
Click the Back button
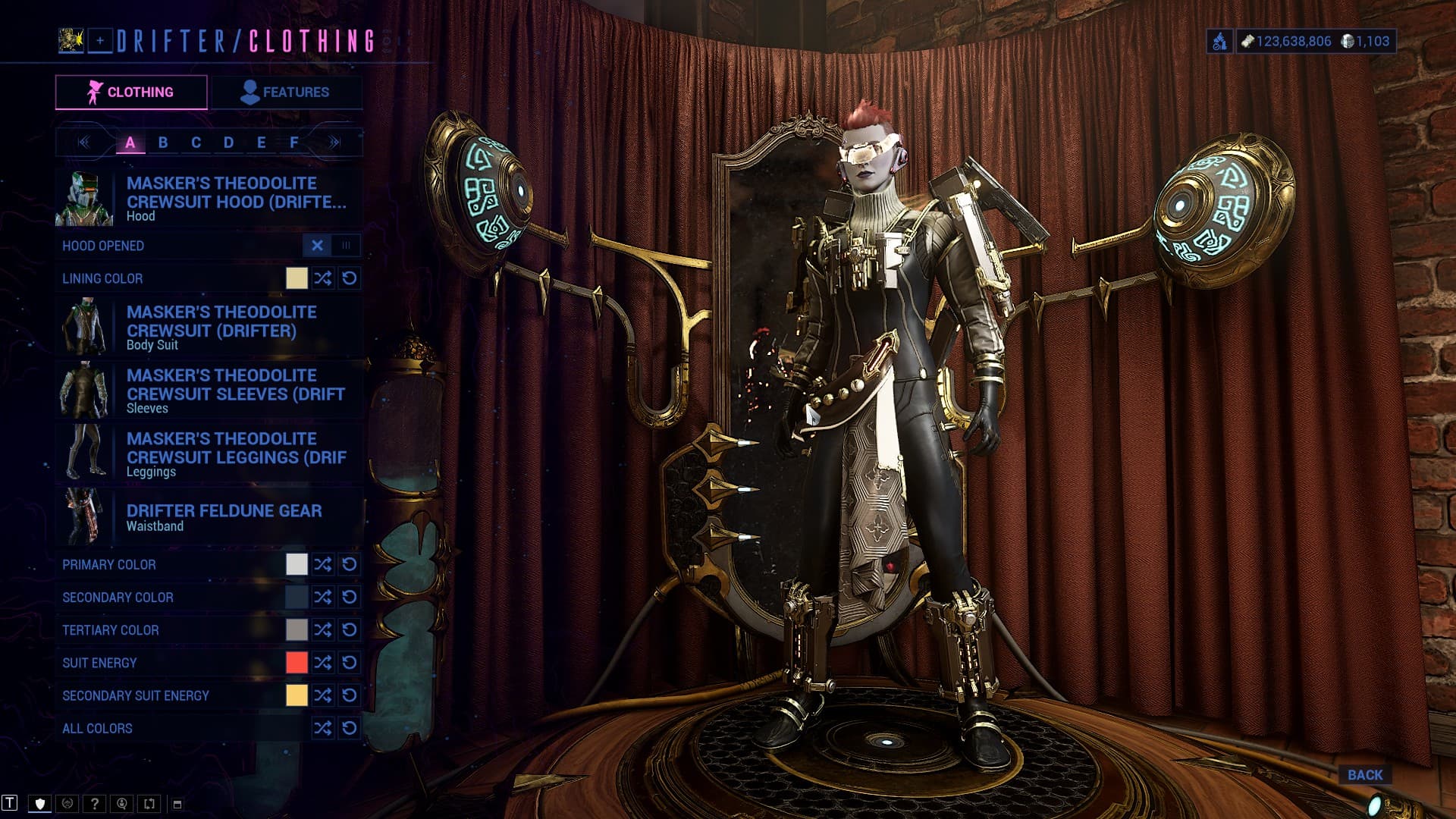[x=1365, y=775]
